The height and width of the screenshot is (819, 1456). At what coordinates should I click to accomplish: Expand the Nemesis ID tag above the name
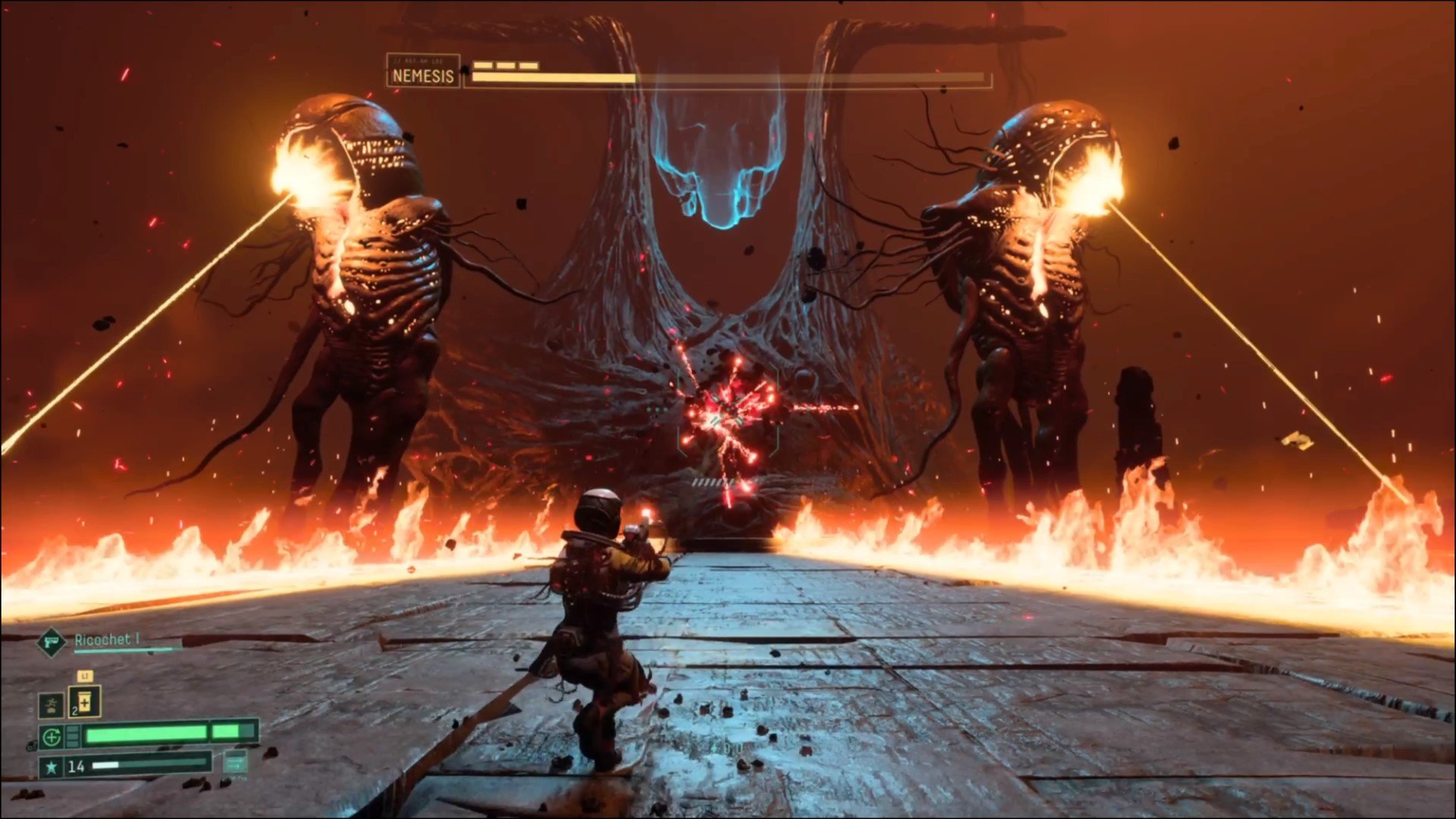click(419, 59)
